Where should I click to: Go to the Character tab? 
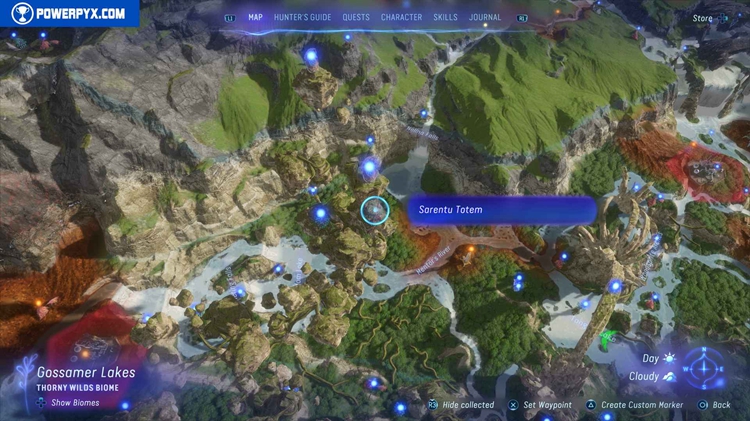(401, 17)
